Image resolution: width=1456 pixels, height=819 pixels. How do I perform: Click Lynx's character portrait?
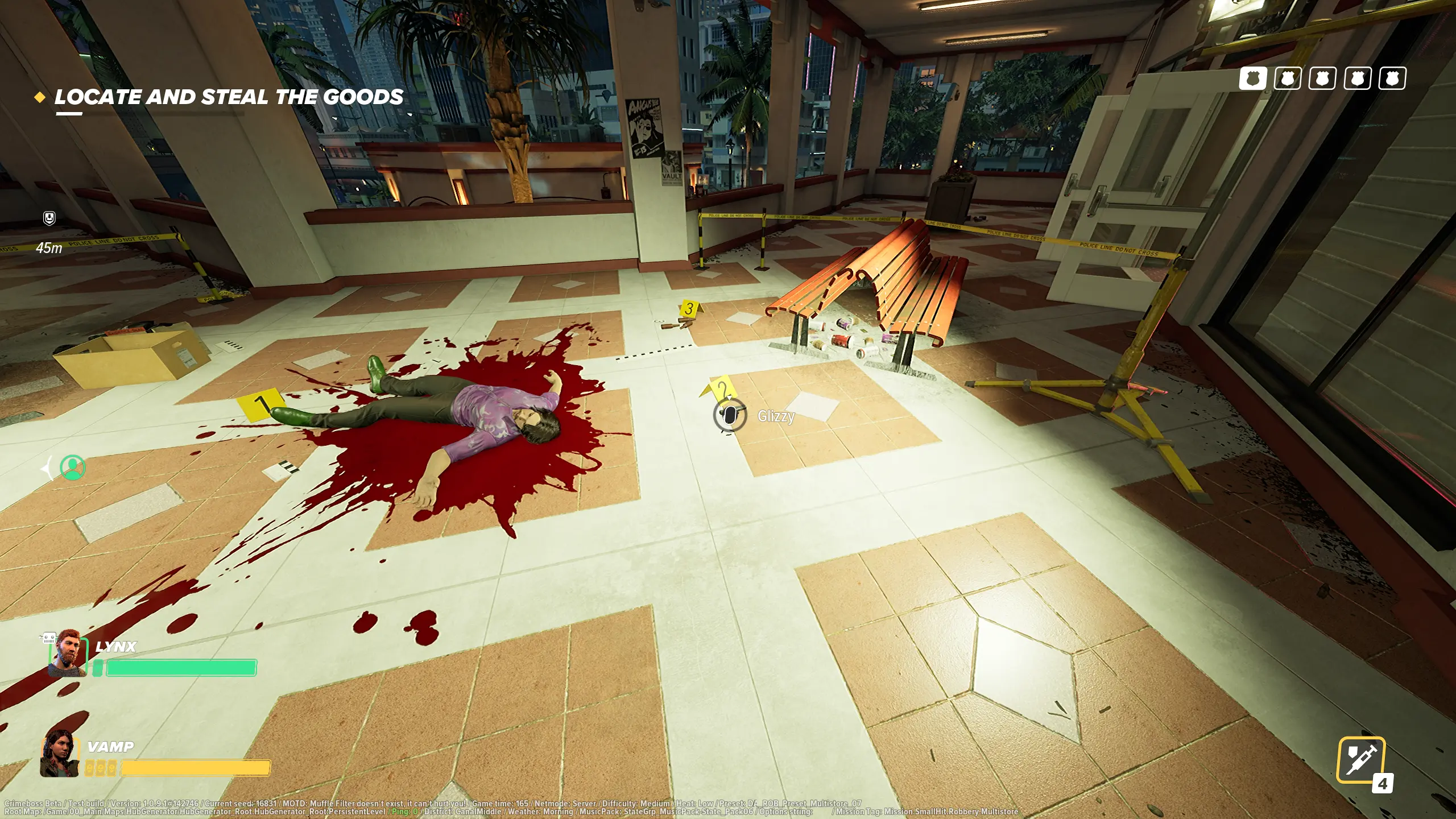pyautogui.click(x=68, y=655)
